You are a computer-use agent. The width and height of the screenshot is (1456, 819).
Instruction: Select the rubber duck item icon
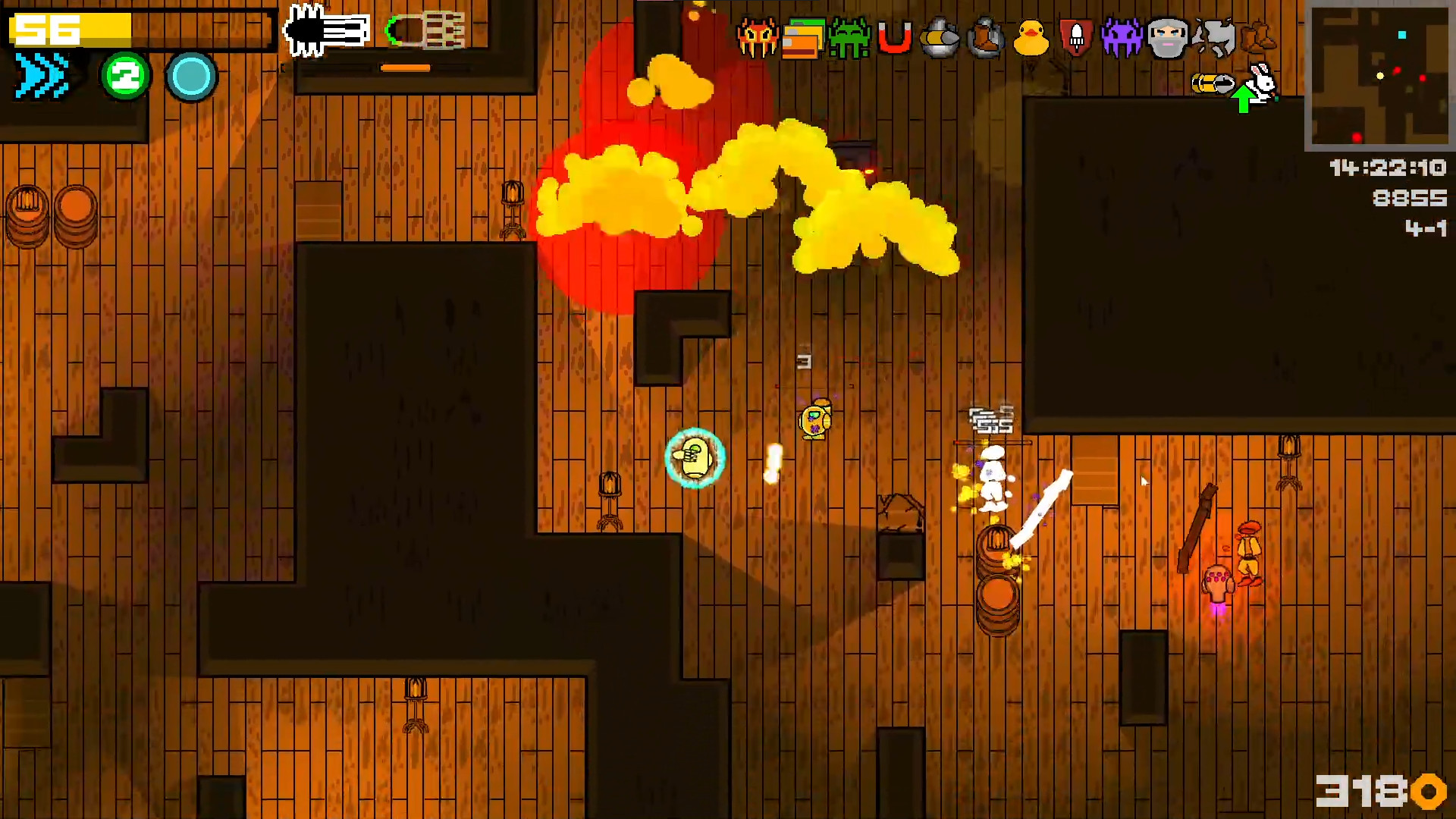pyautogui.click(x=1031, y=38)
